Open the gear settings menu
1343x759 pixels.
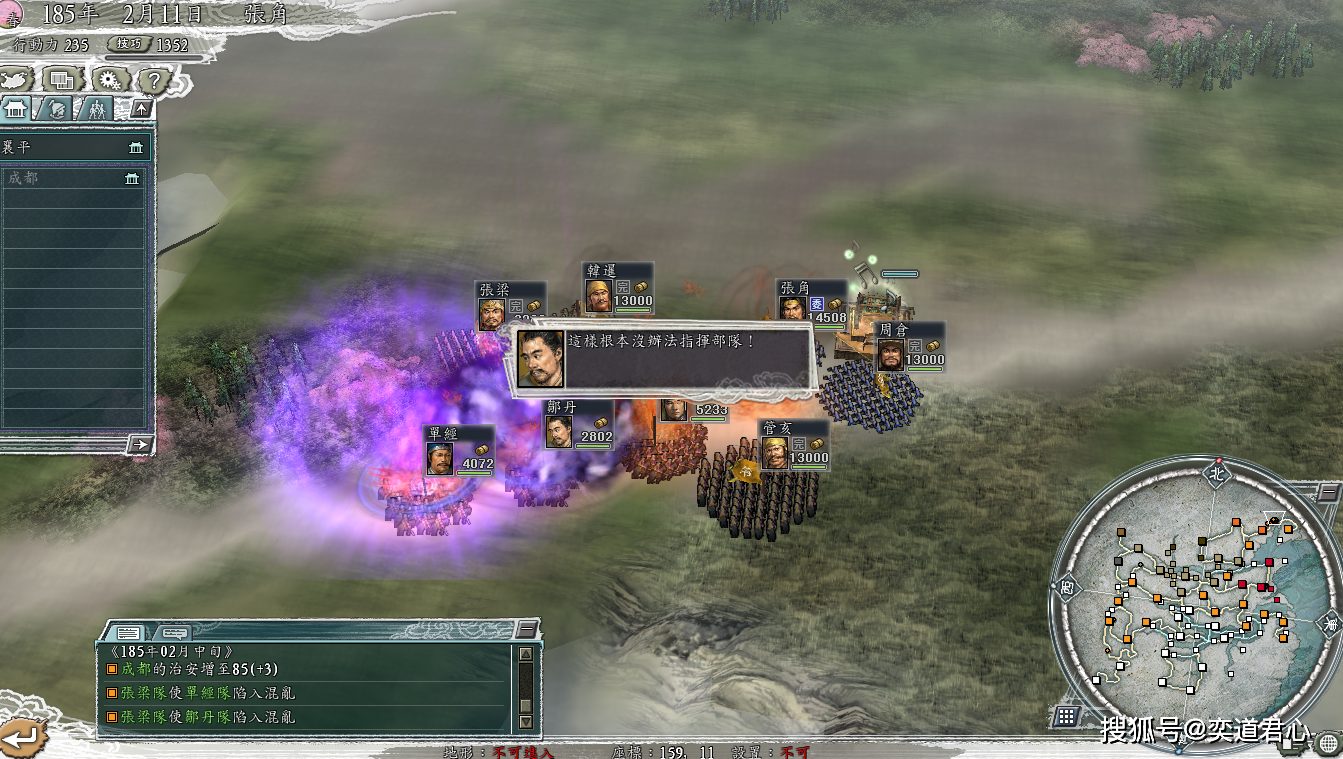tap(108, 80)
